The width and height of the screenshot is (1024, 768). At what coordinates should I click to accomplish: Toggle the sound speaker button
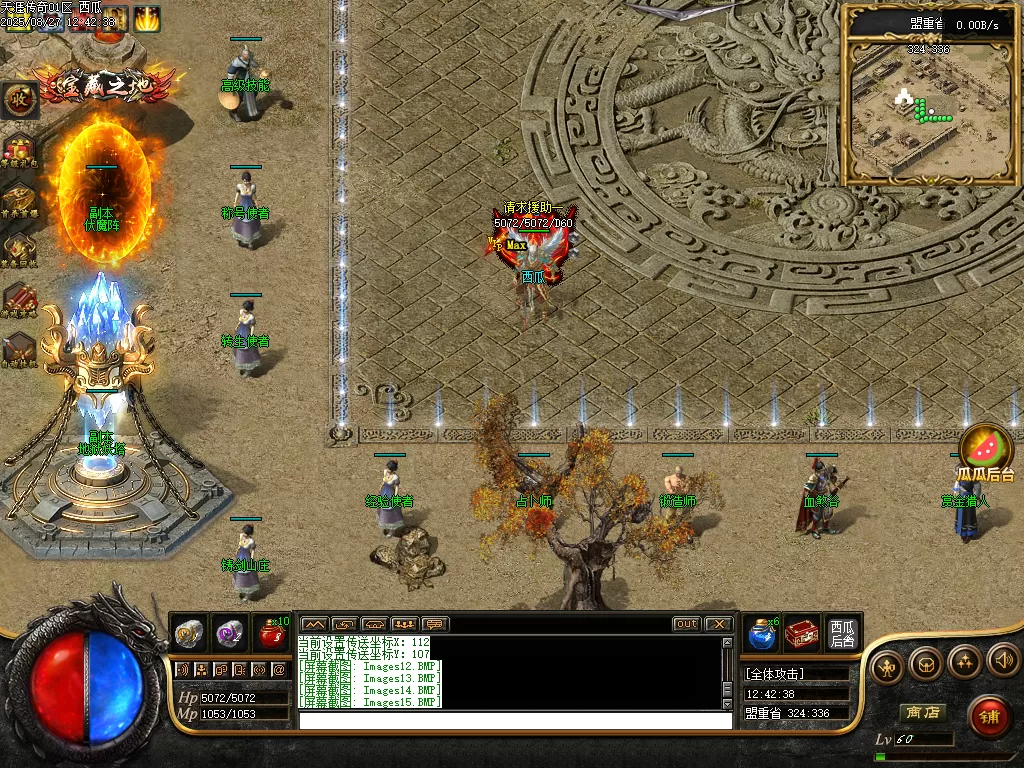pos(1003,661)
